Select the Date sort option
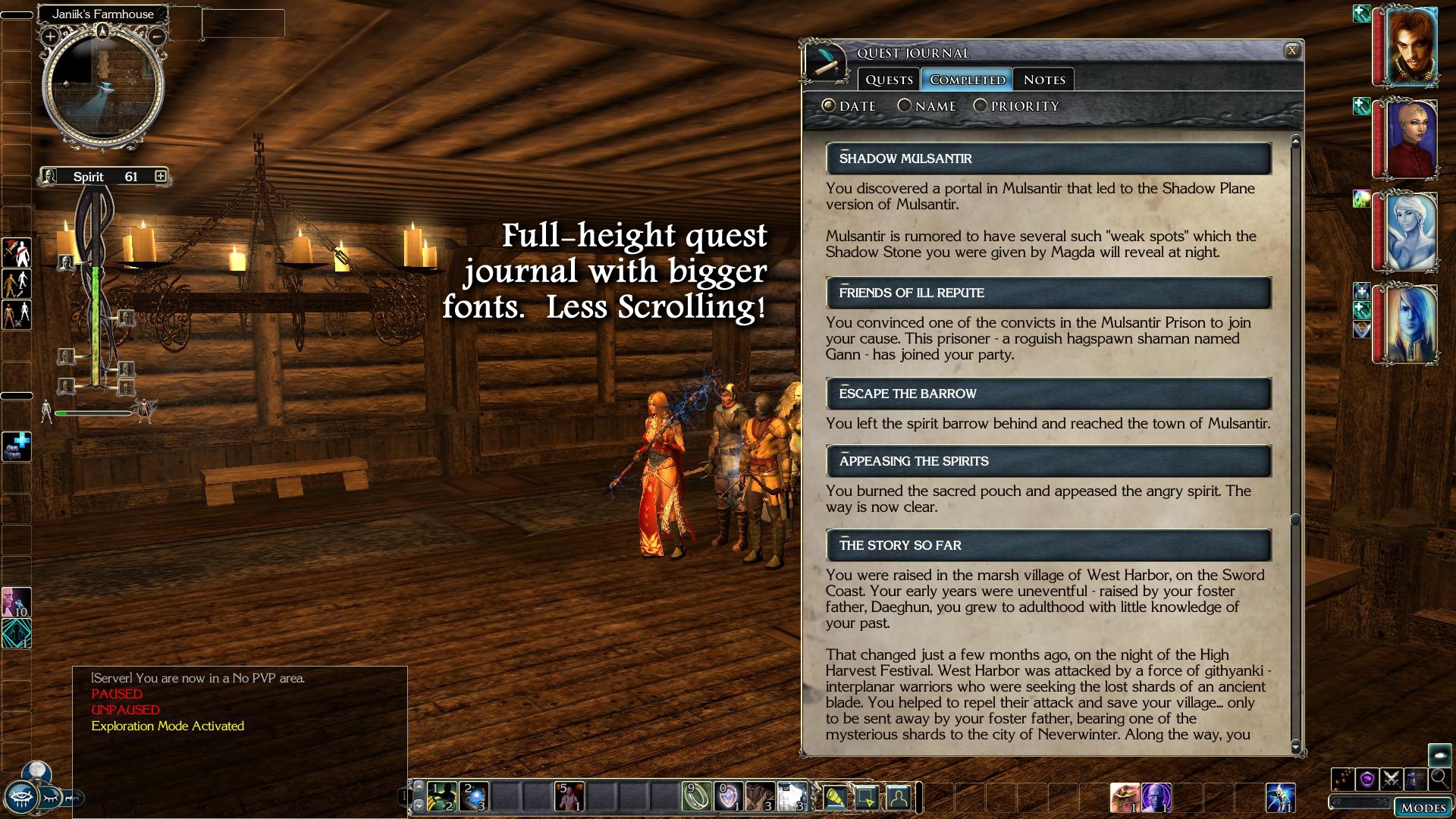Image resolution: width=1456 pixels, height=819 pixels. coord(829,106)
